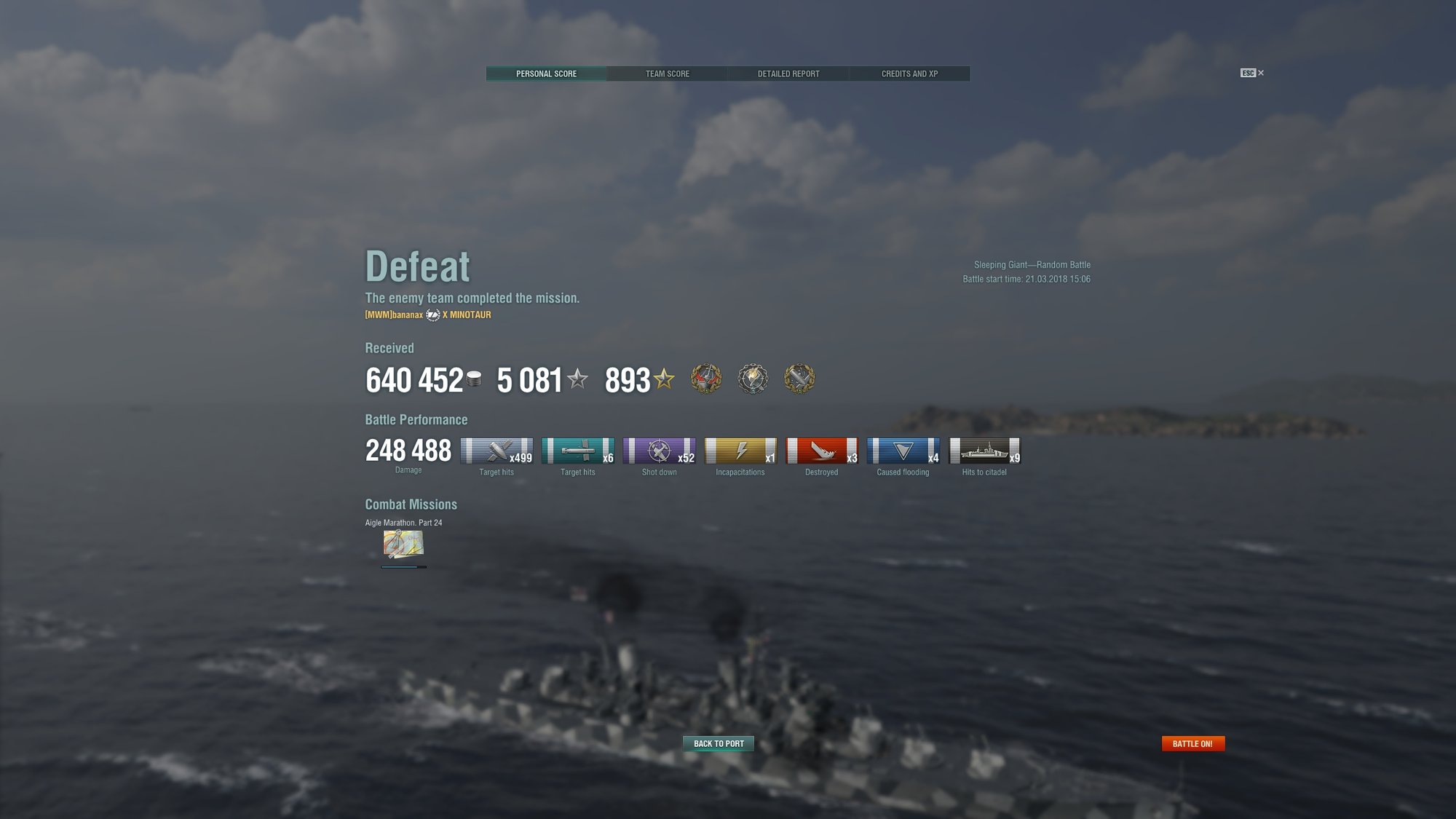The width and height of the screenshot is (1456, 819).
Task: Switch to the Team Score tab
Action: (x=667, y=74)
